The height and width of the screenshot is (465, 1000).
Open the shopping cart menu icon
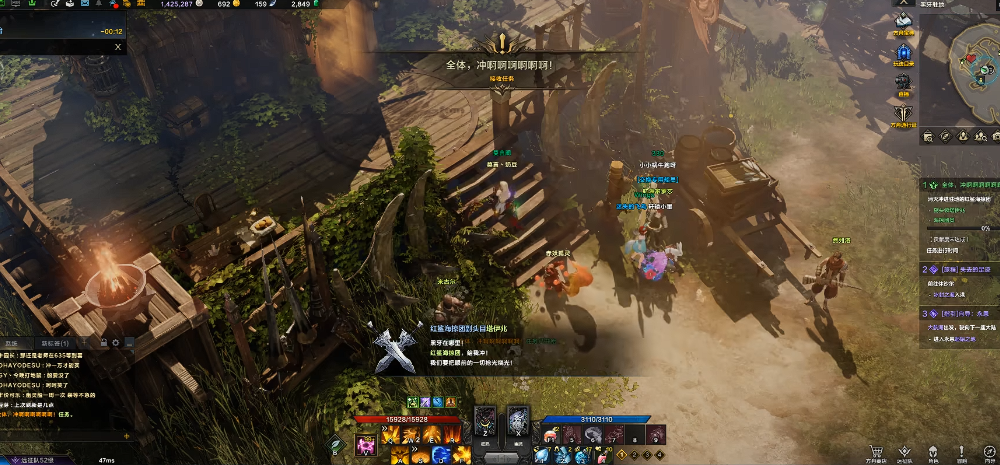coord(877,451)
